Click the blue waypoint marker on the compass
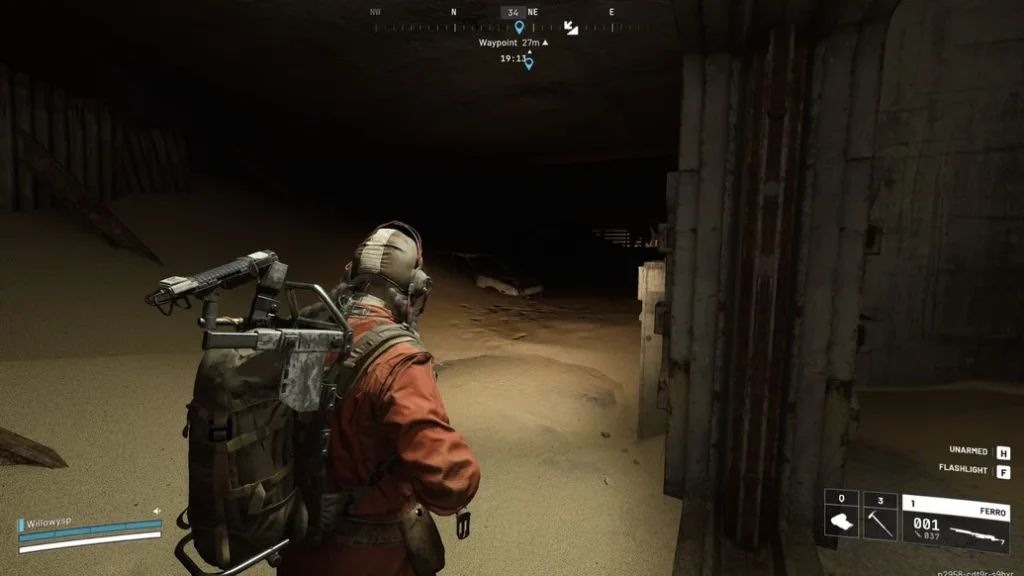 [x=519, y=27]
